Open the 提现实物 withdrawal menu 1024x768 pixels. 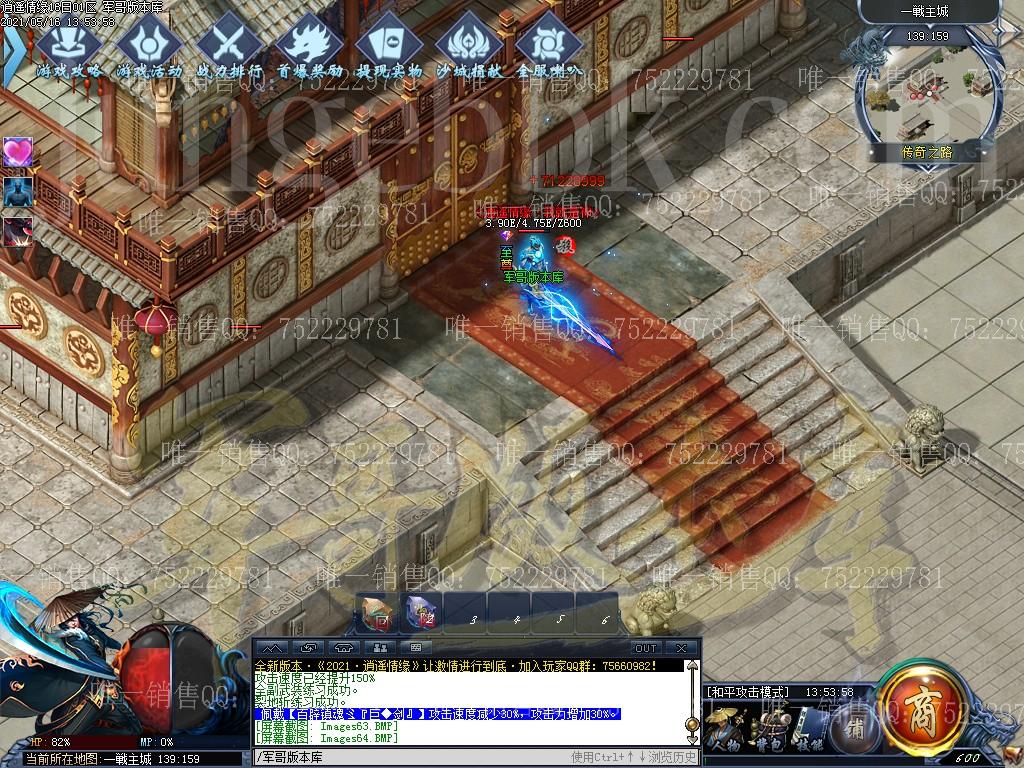point(389,44)
